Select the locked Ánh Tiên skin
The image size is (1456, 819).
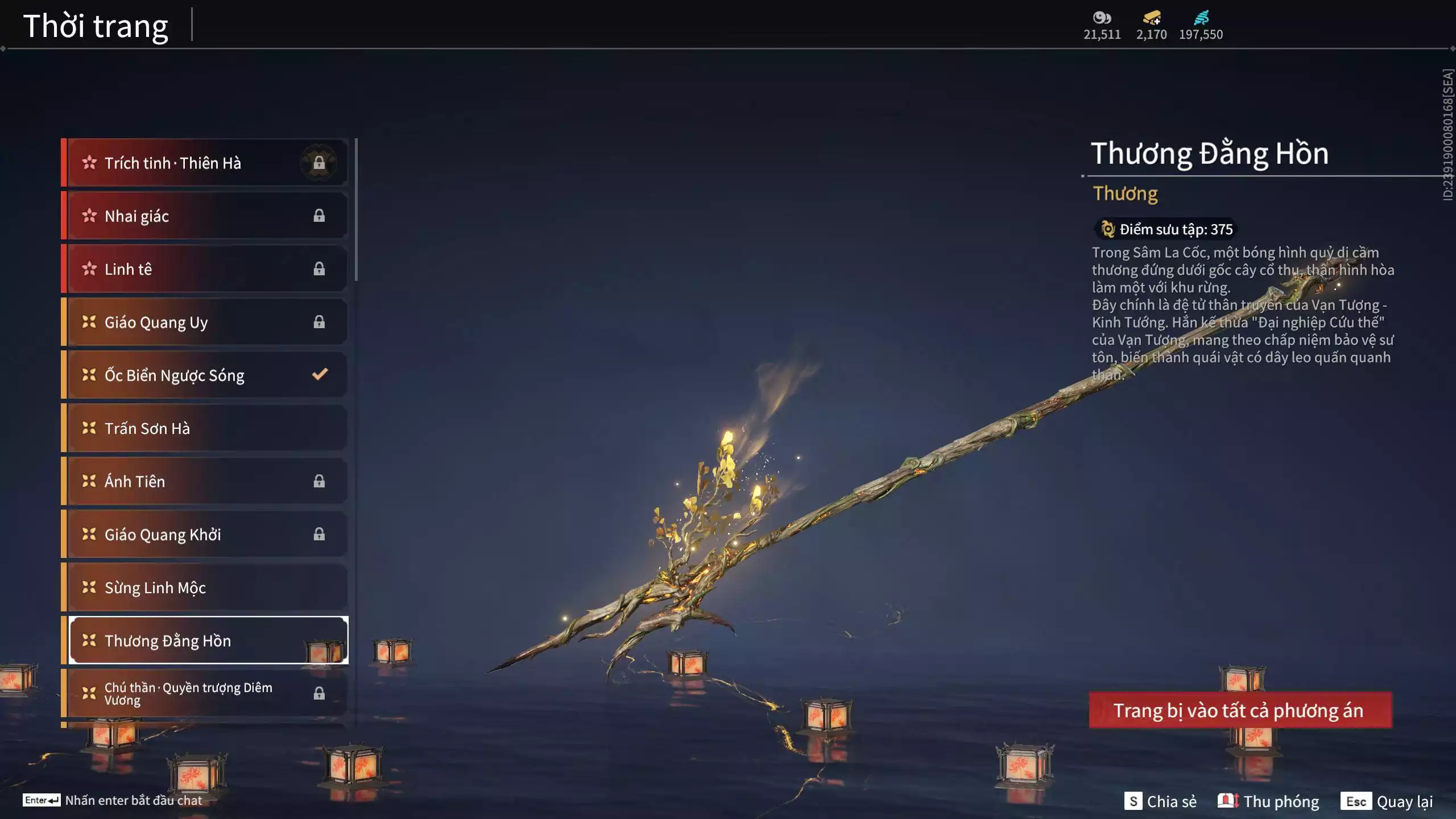205,481
